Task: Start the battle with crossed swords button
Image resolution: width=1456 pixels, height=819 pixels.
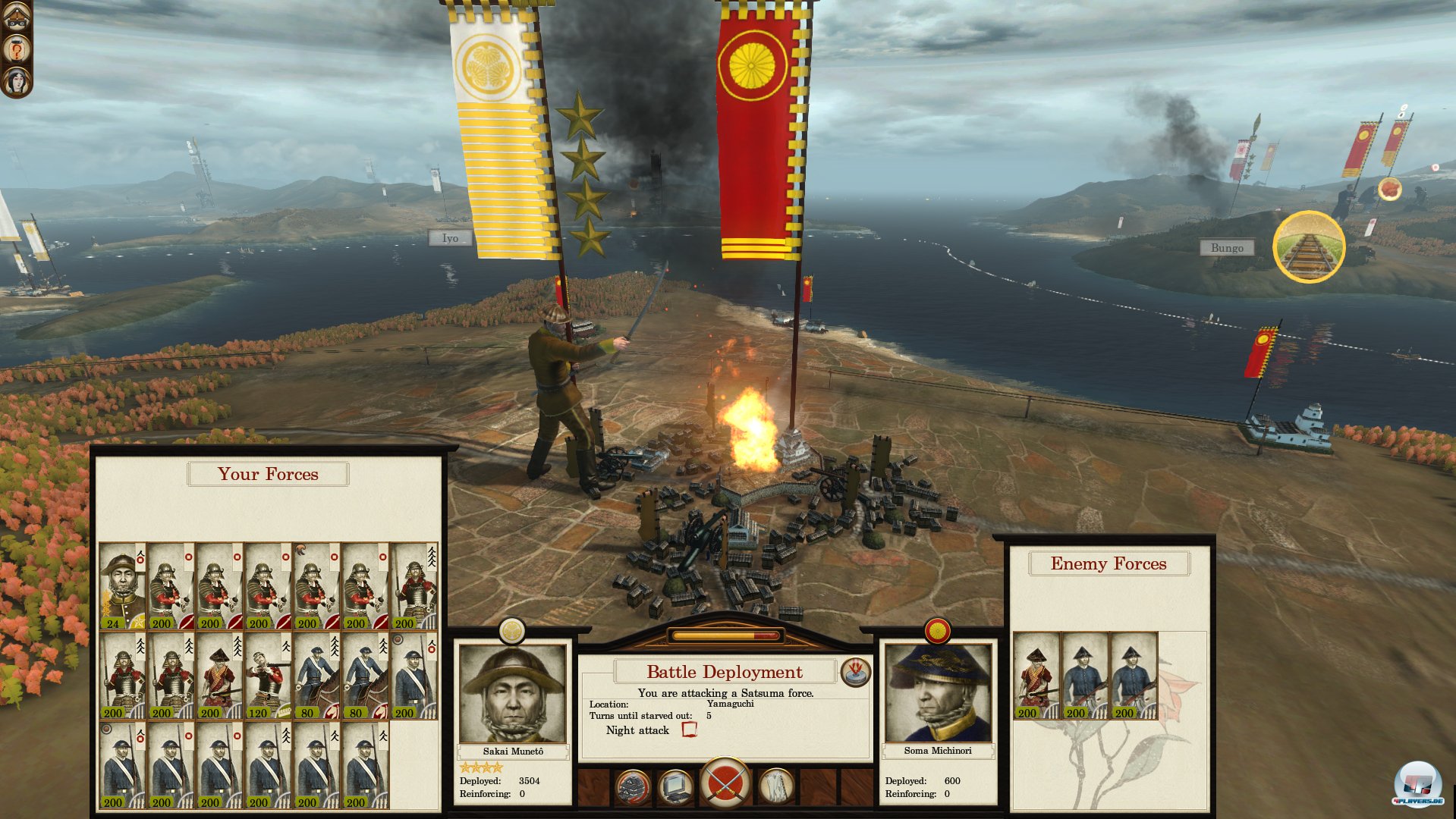Action: pos(725,783)
